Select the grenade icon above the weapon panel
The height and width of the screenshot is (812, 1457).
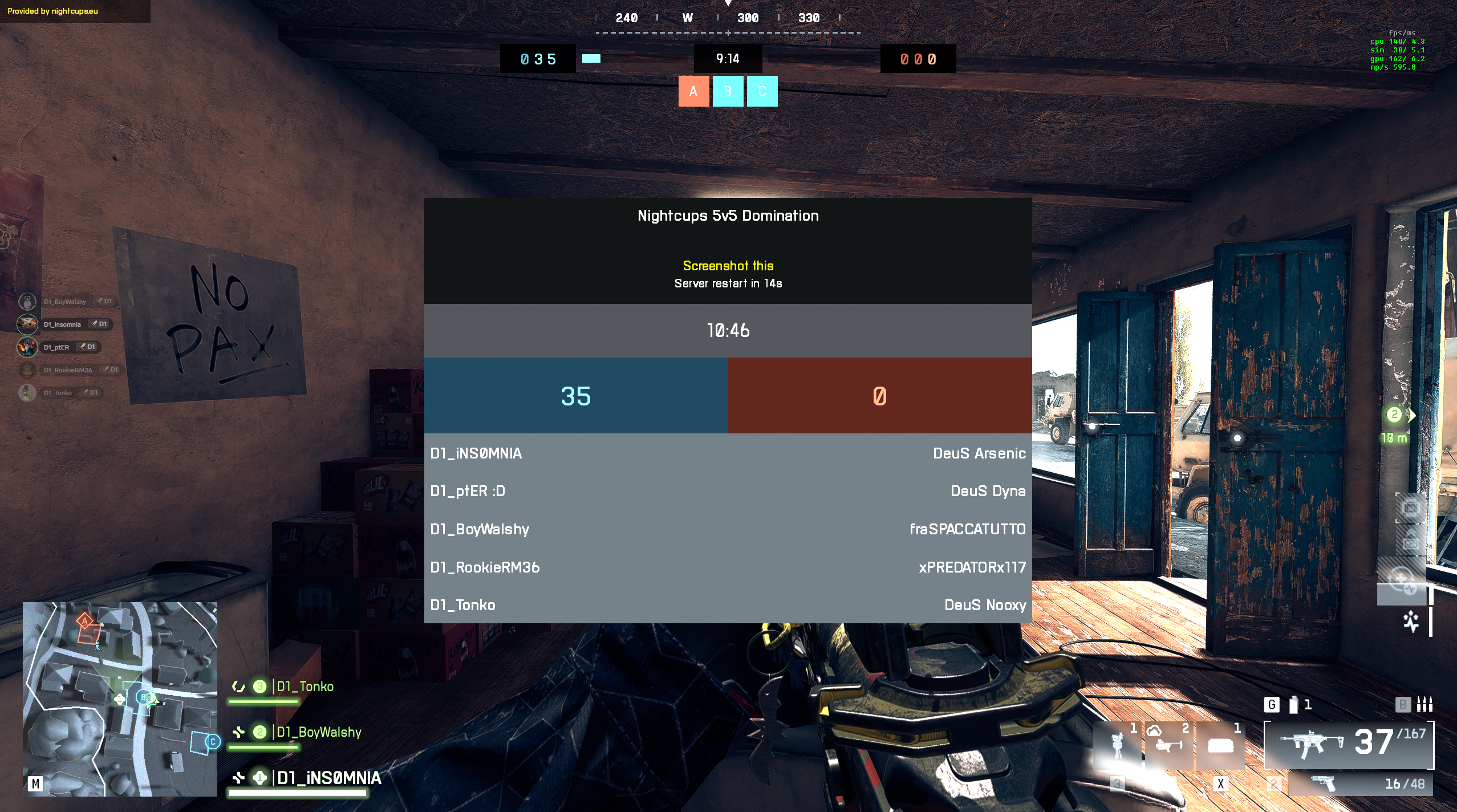click(x=1294, y=705)
